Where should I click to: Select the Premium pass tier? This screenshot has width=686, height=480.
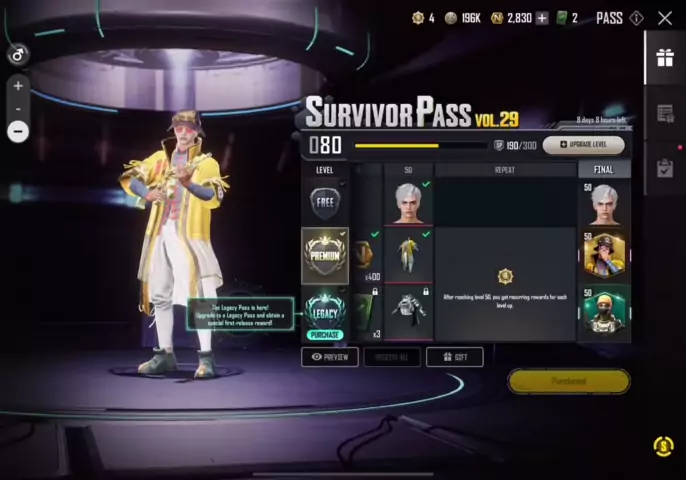pyautogui.click(x=326, y=255)
